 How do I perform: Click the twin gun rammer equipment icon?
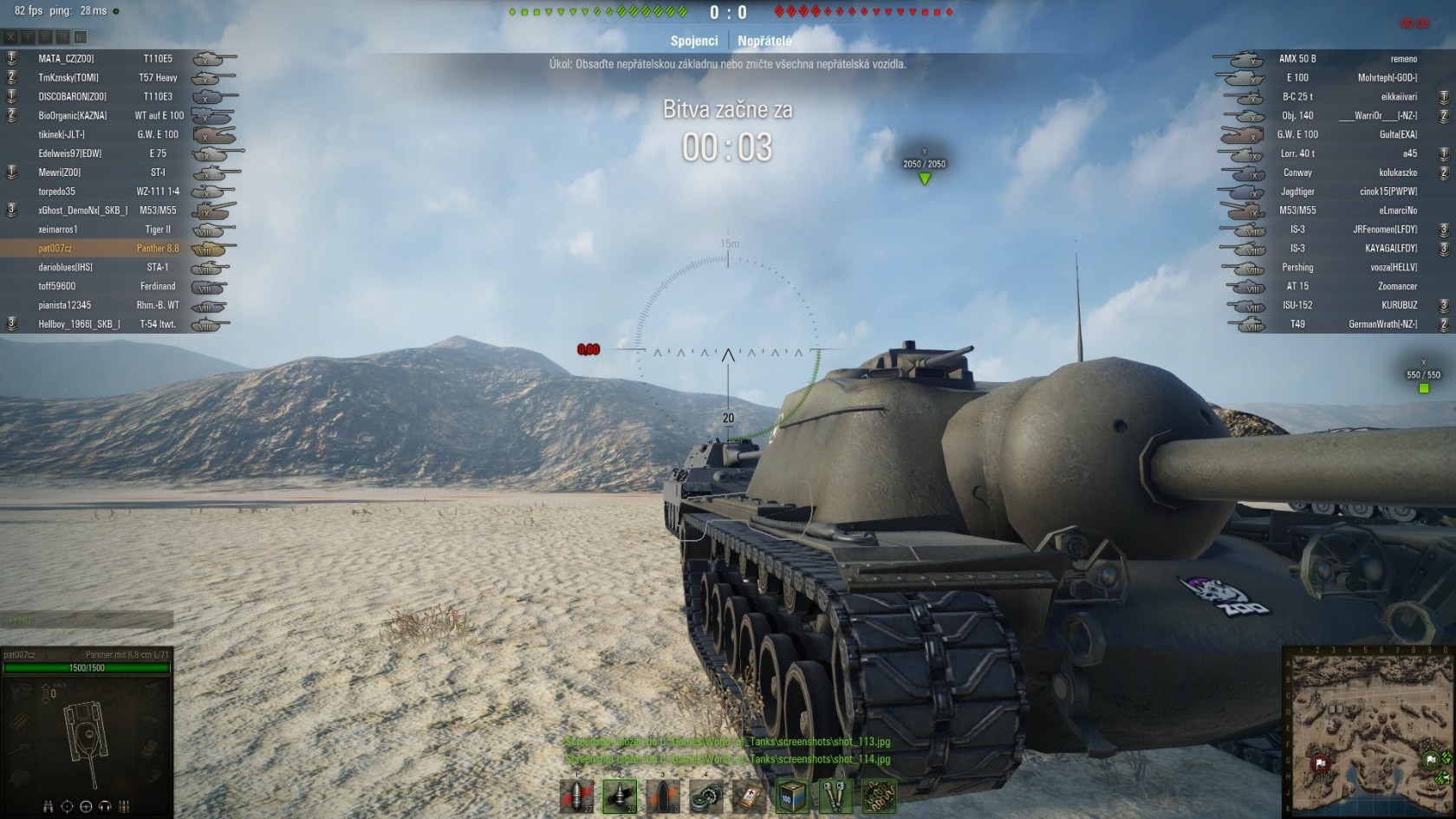[835, 796]
